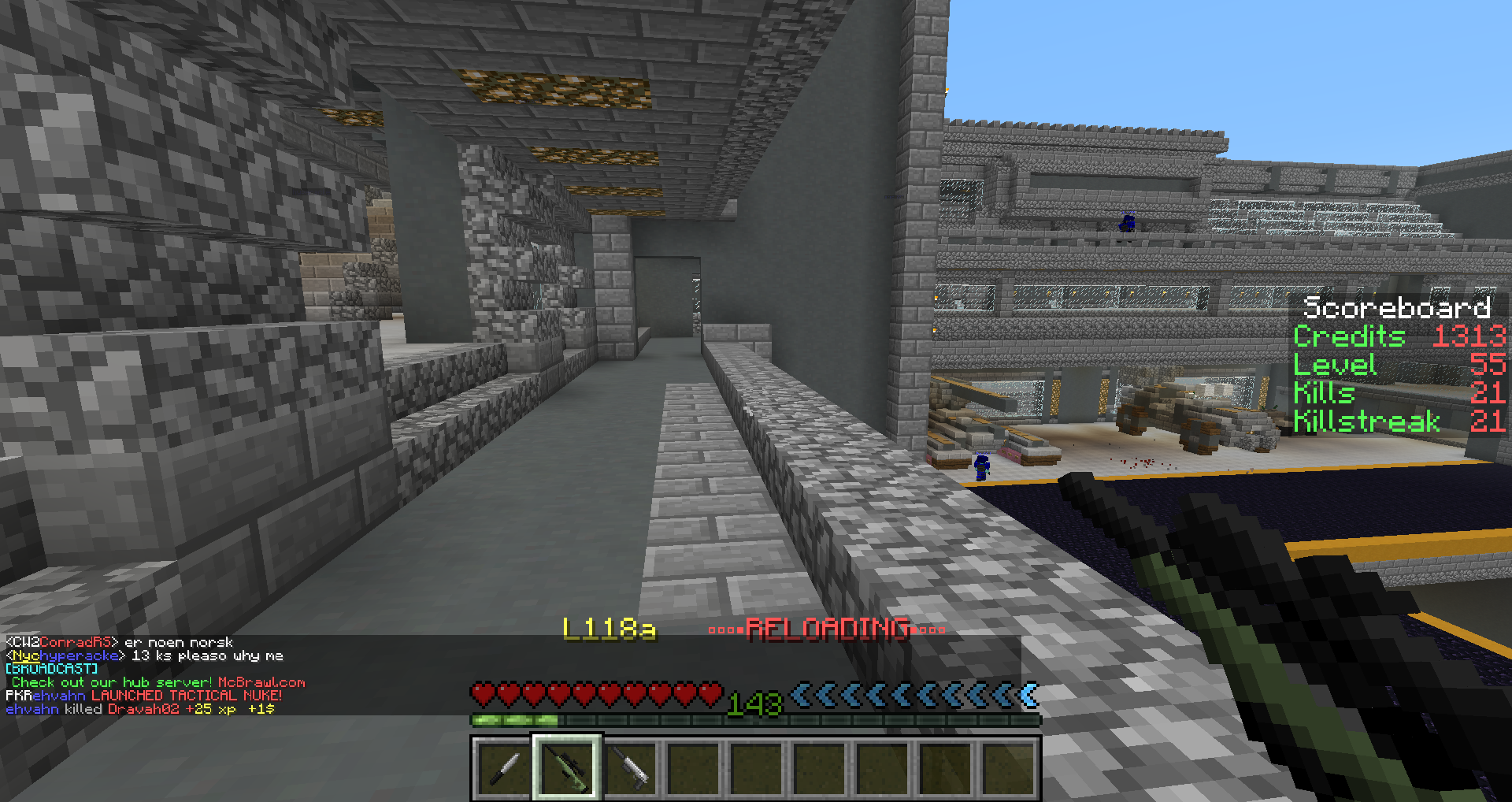Select the knife hotbar slot
1512x802 pixels.
point(504,768)
